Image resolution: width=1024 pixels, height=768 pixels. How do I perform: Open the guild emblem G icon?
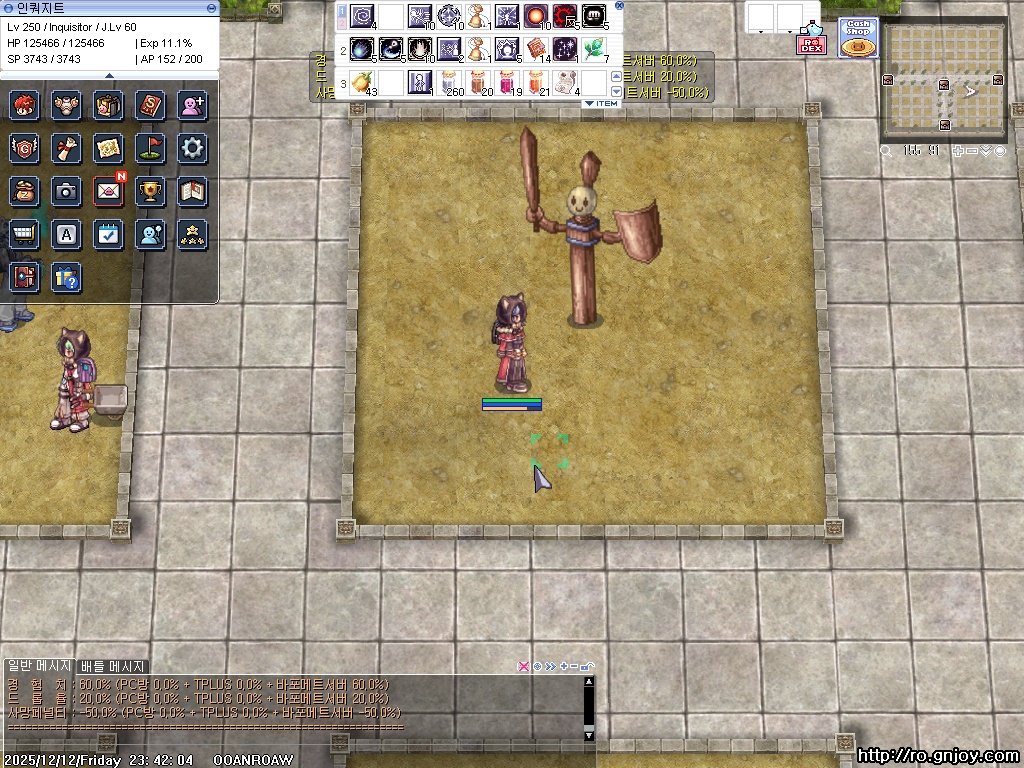(x=24, y=148)
